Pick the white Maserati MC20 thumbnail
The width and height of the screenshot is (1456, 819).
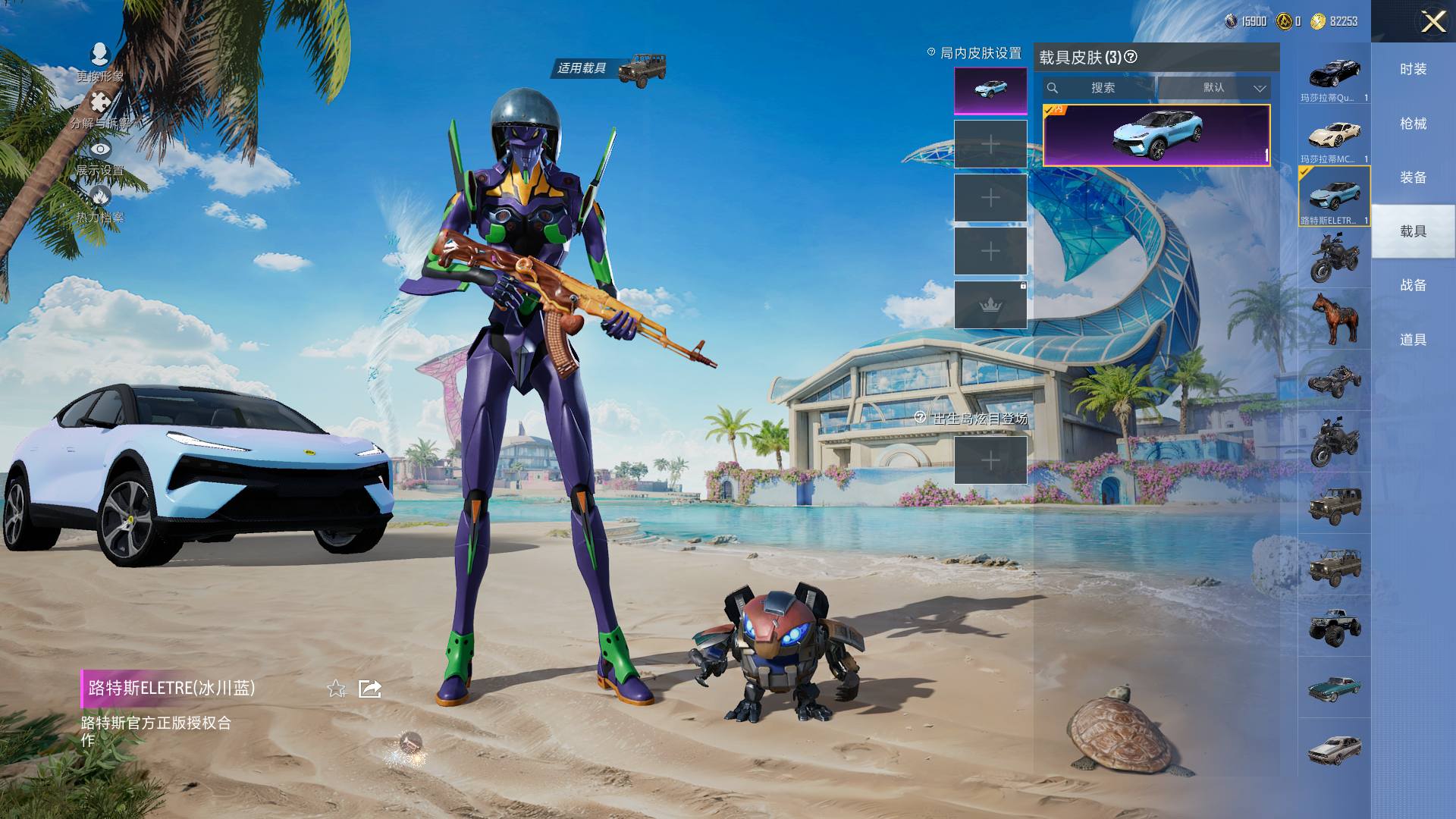(1334, 136)
